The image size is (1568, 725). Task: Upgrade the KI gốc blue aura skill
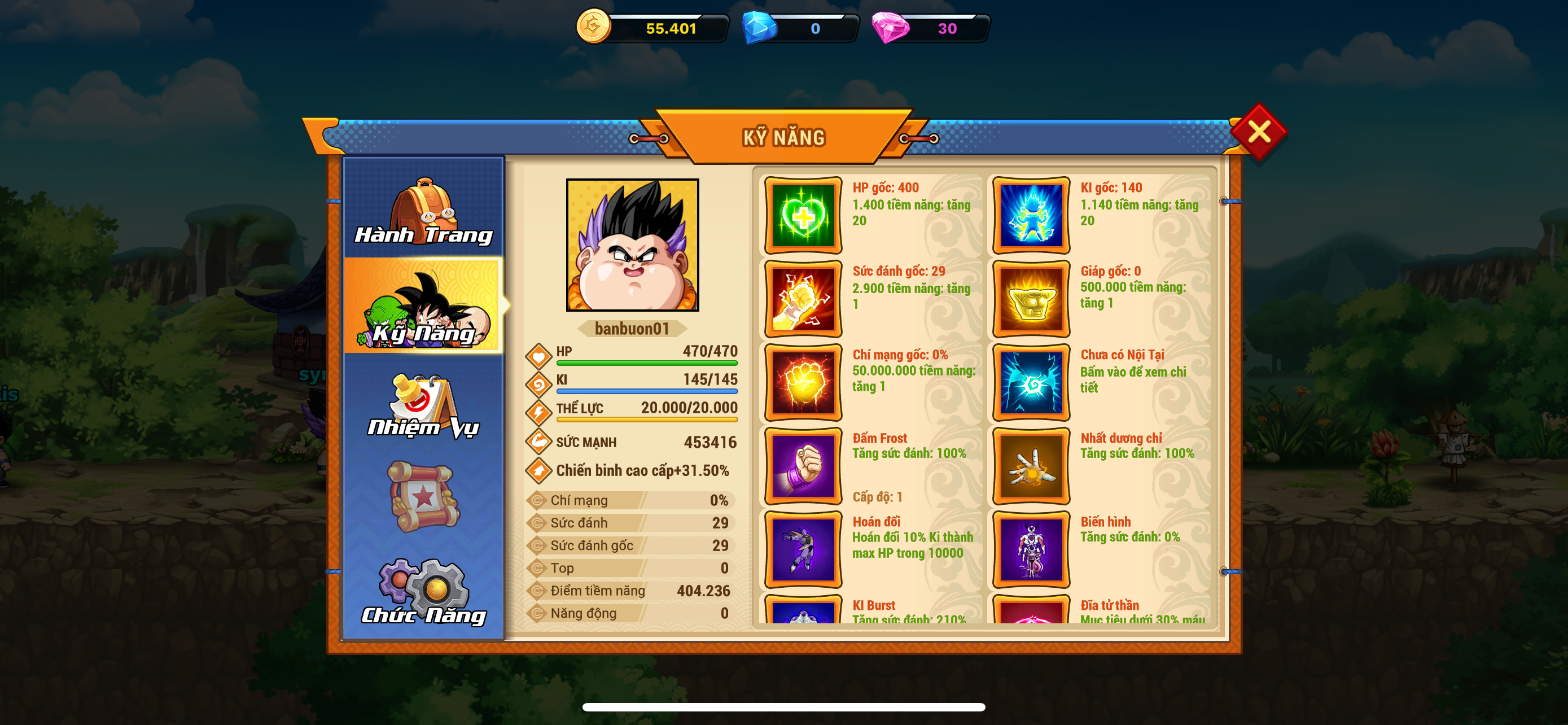(x=1031, y=216)
